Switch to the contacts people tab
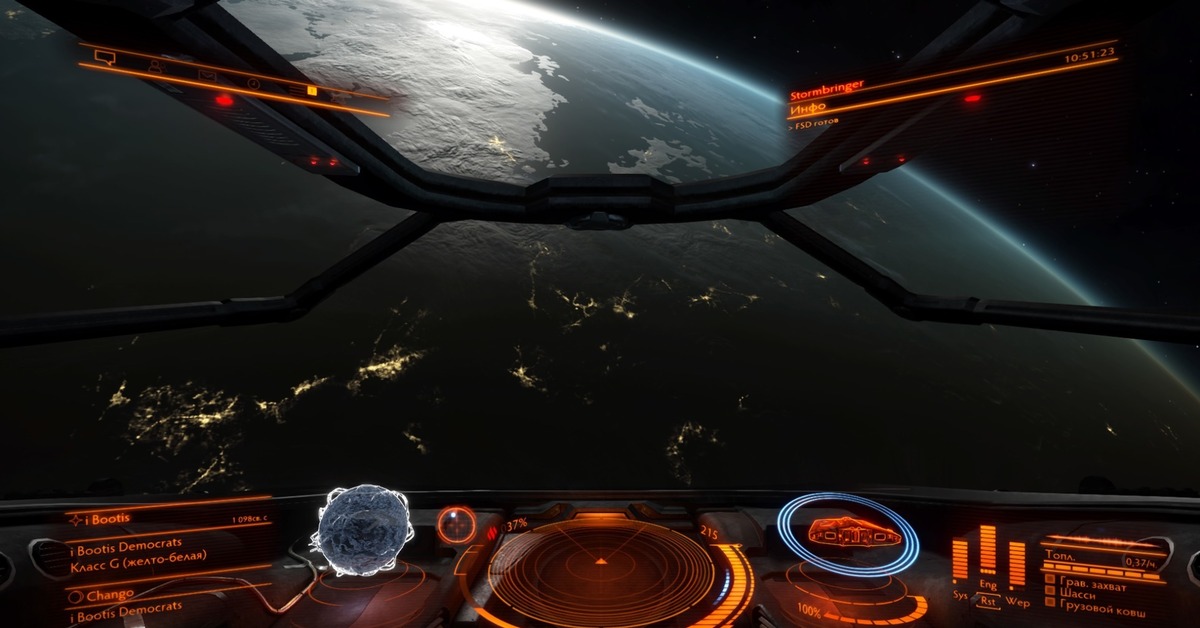This screenshot has height=628, width=1200. [x=155, y=66]
